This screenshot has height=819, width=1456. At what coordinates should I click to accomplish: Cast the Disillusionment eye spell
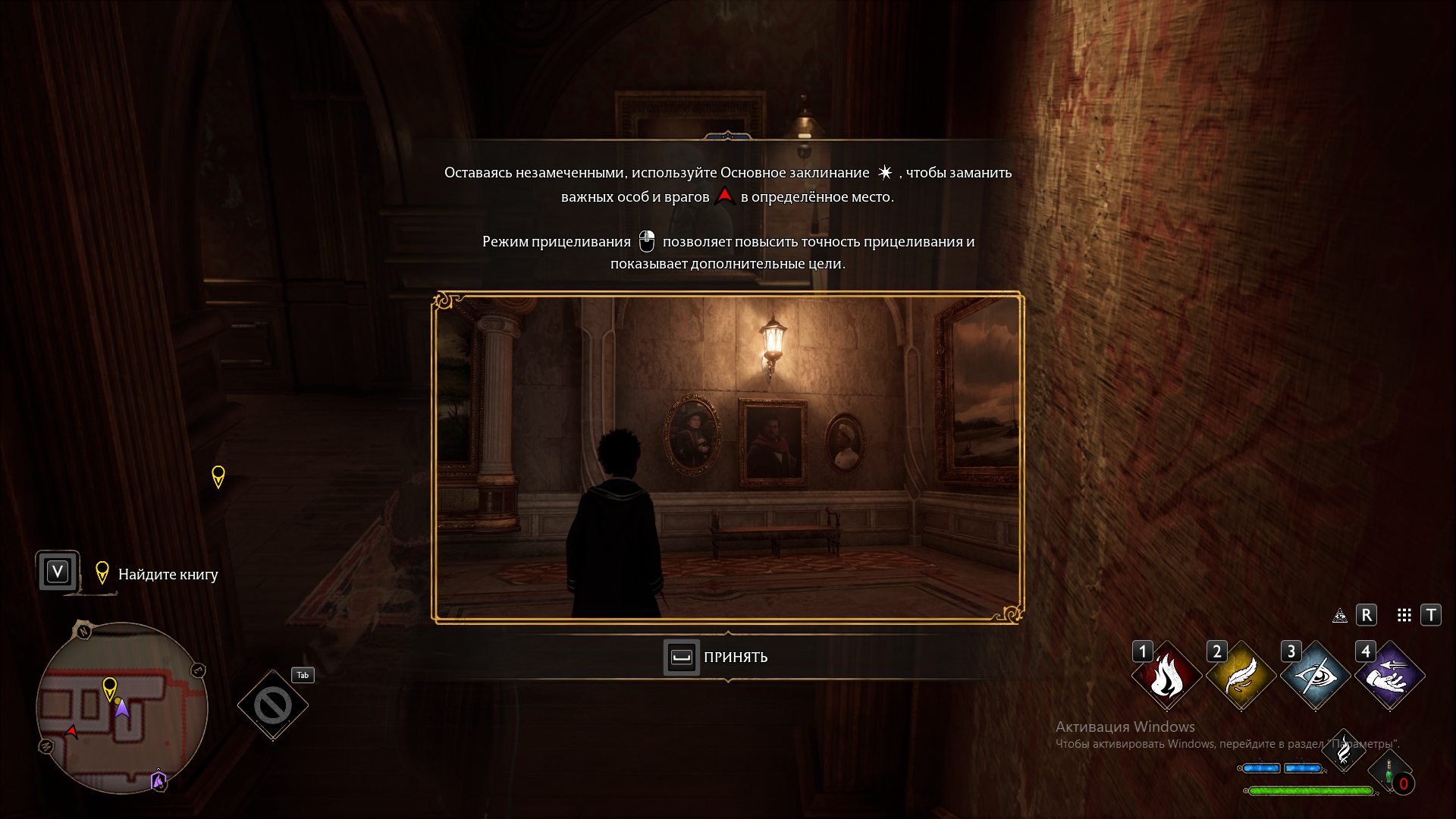click(x=1315, y=676)
